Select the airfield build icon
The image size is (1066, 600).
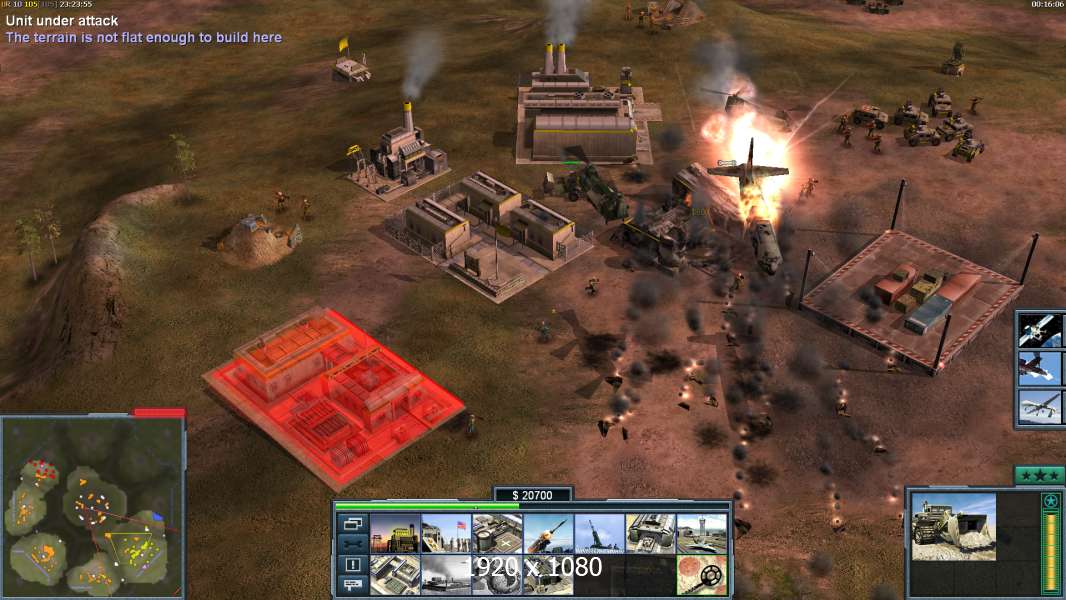(x=701, y=533)
